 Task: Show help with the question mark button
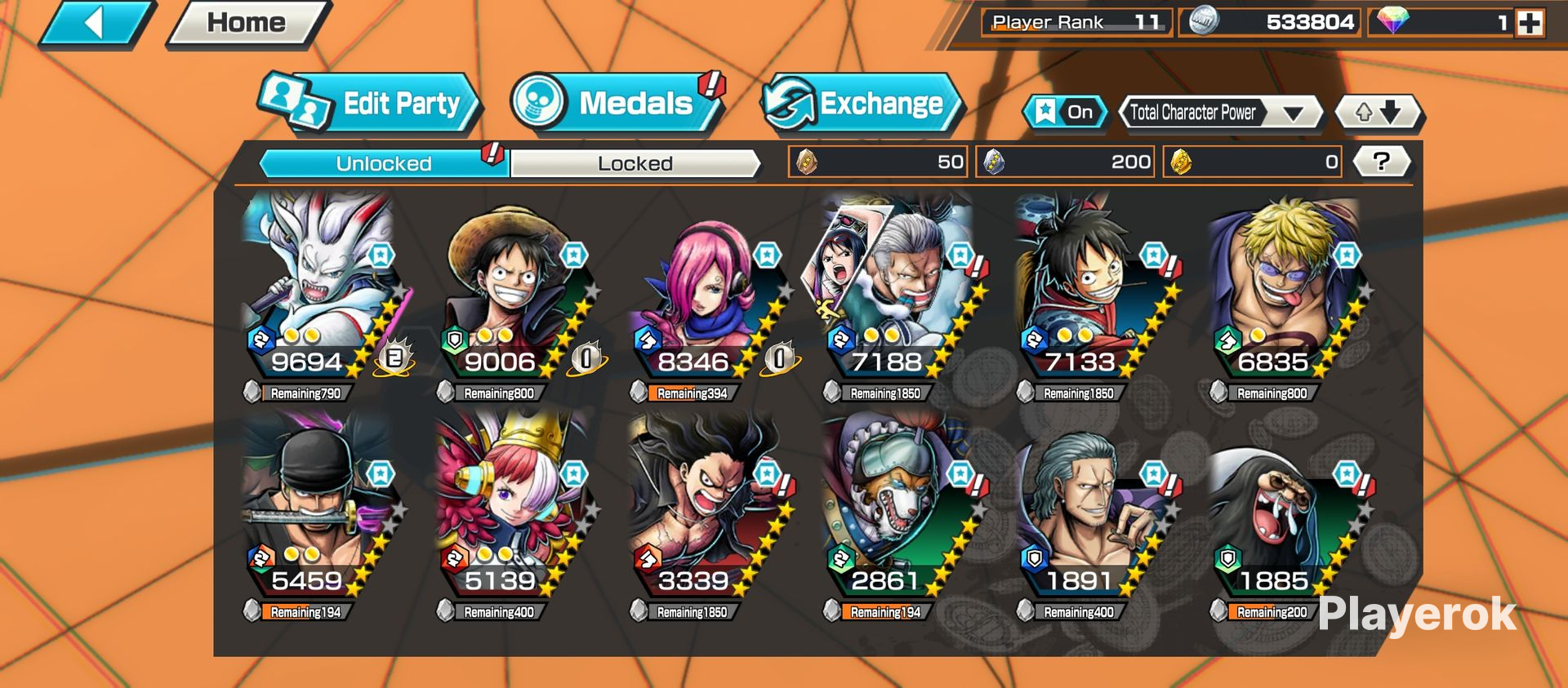(x=1381, y=162)
